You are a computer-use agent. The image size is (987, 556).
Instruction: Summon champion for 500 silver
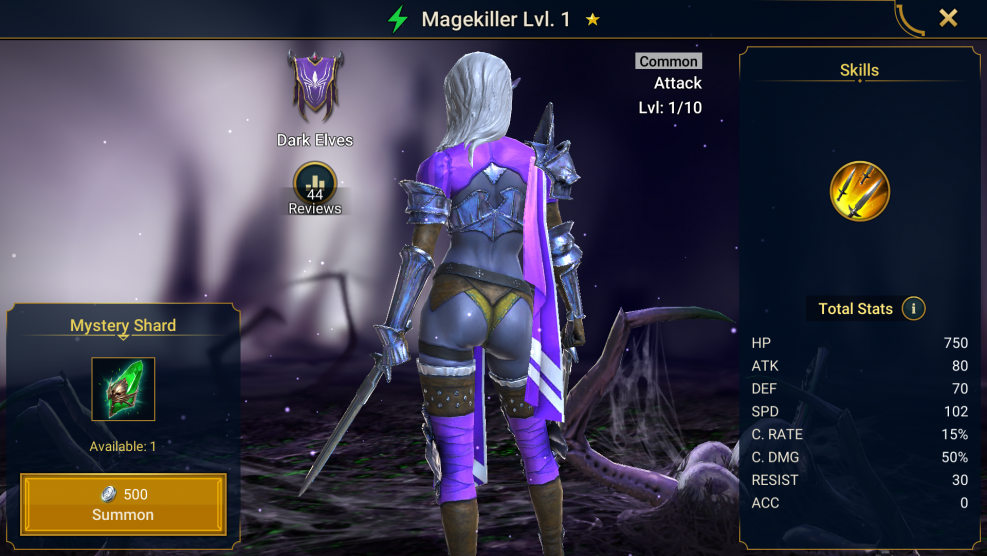click(x=124, y=504)
